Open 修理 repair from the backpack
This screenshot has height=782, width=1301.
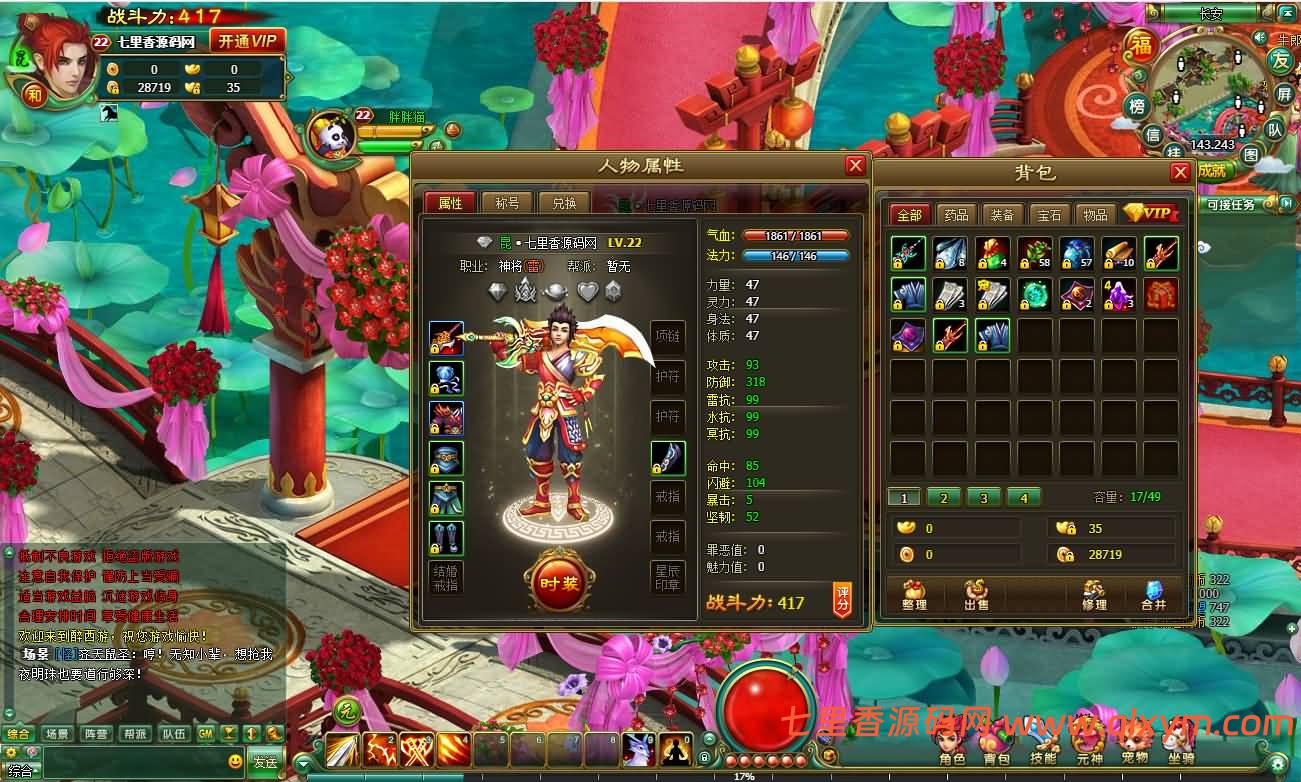point(1094,596)
